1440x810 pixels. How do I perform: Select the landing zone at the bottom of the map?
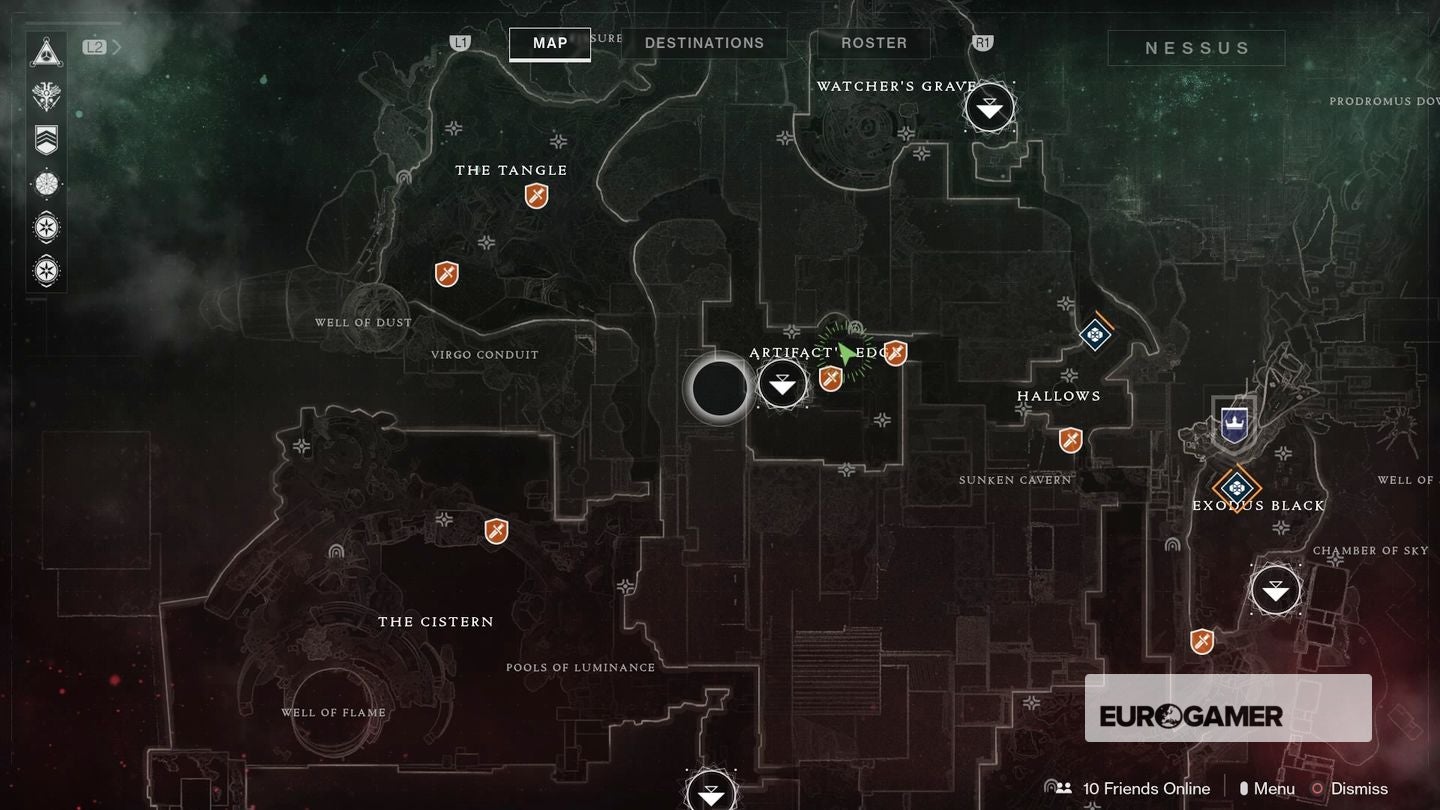711,792
